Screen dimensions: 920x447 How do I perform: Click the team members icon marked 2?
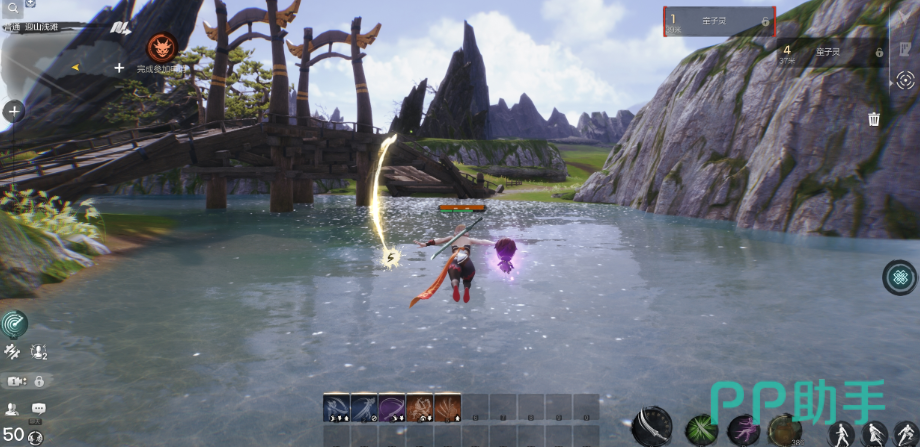(39, 351)
